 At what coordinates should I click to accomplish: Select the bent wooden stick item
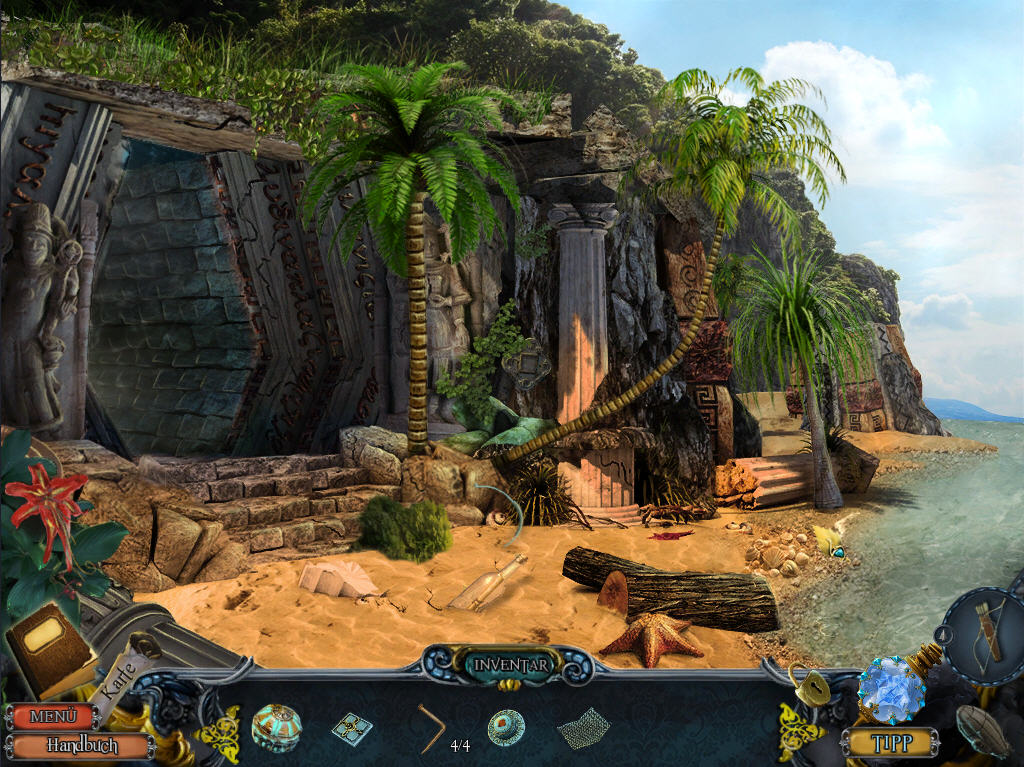432,728
